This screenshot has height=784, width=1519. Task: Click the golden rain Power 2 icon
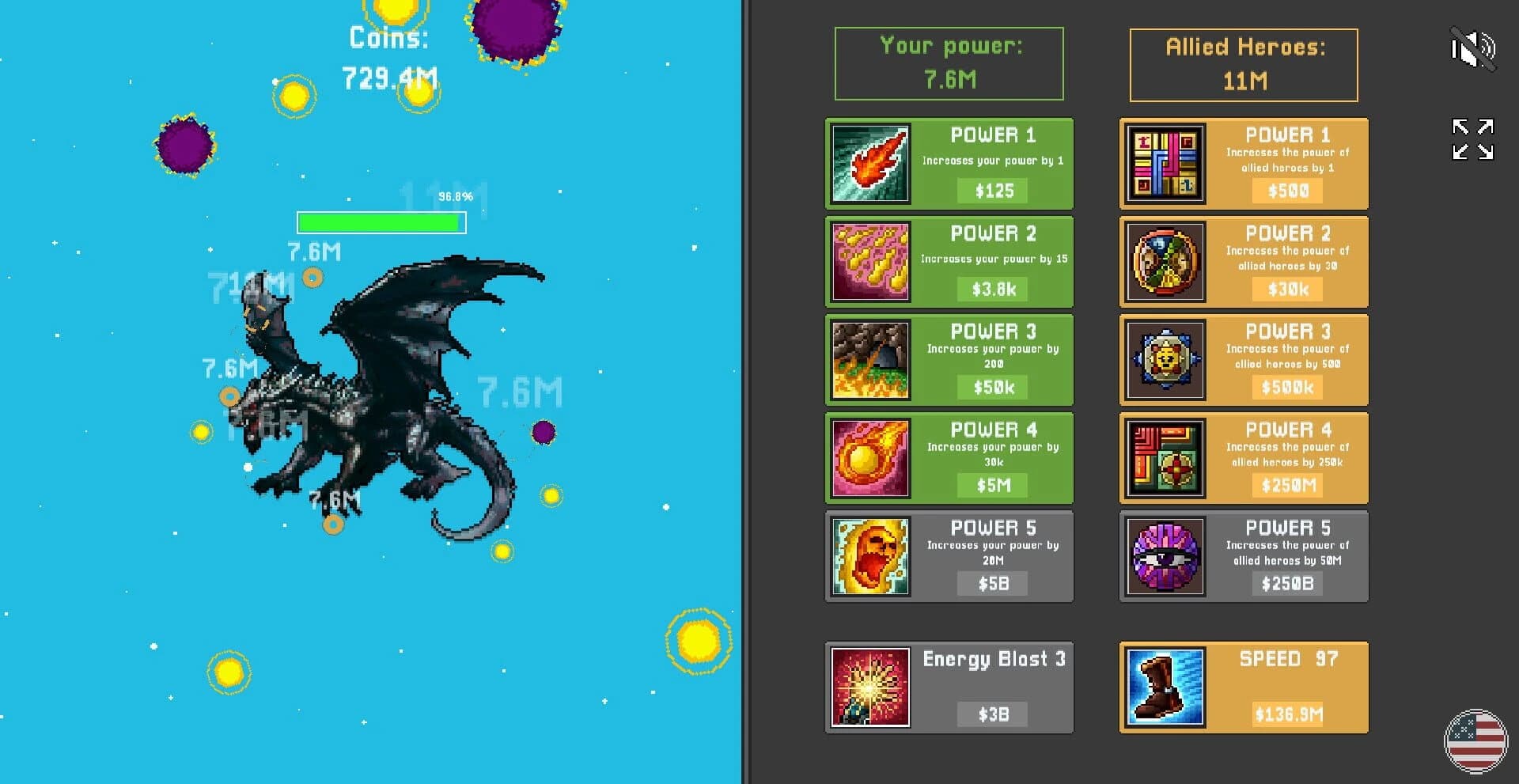tap(869, 262)
